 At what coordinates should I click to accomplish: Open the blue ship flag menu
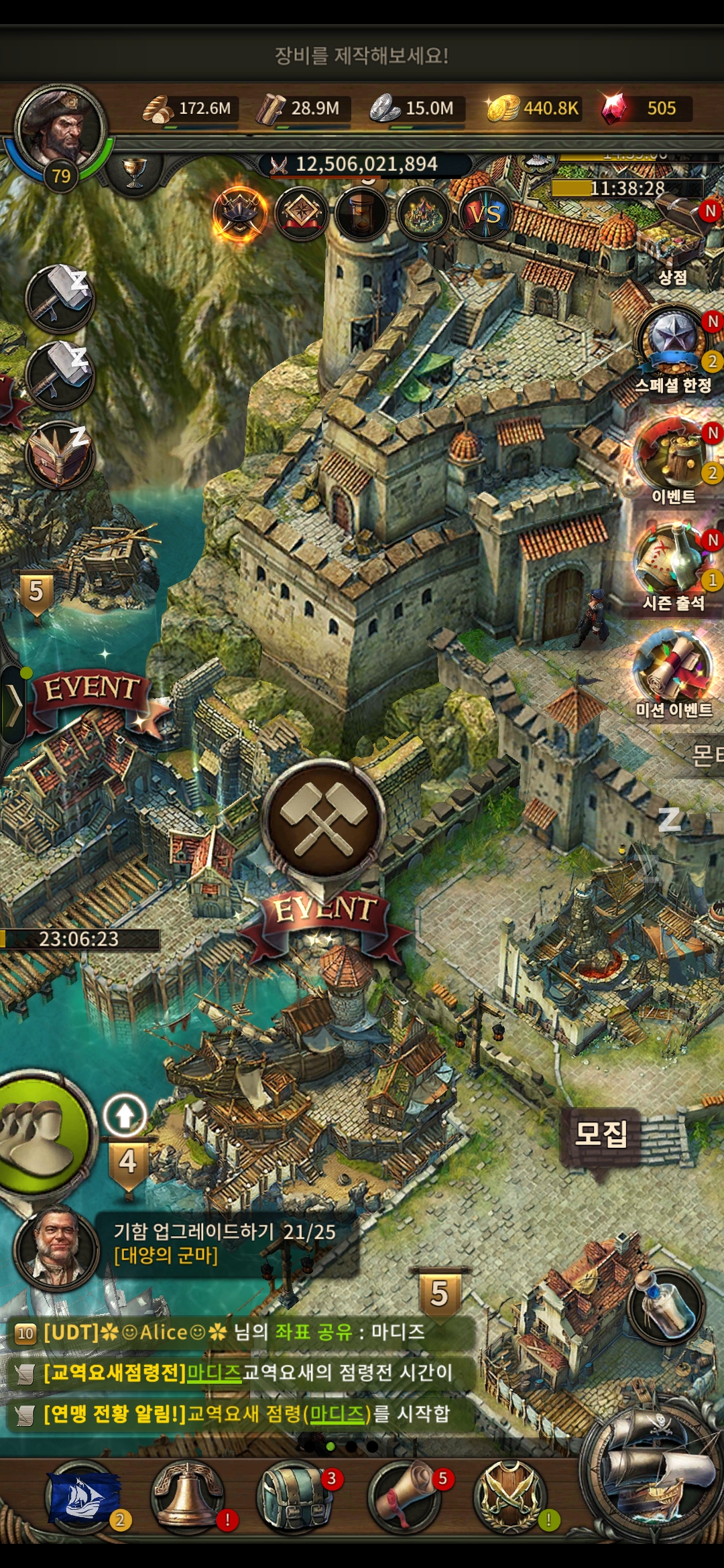pyautogui.click(x=82, y=1496)
